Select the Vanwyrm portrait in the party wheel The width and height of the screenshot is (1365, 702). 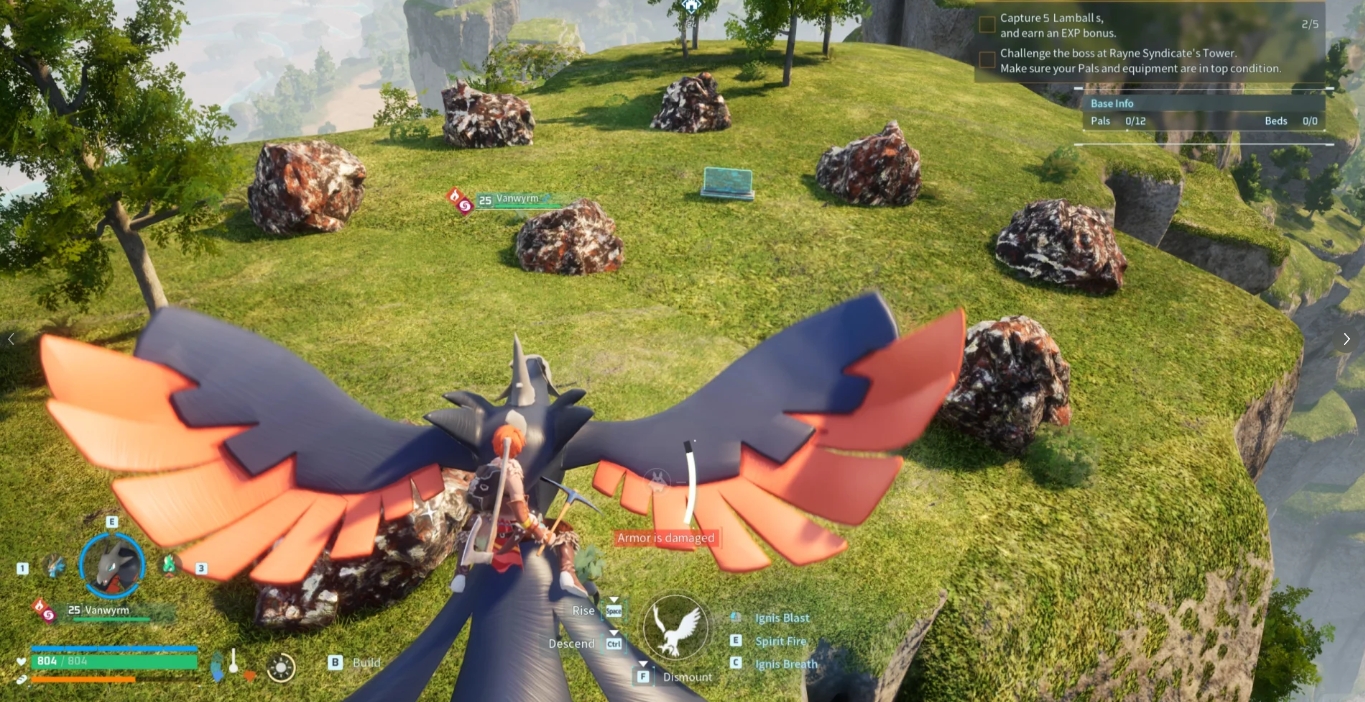pyautogui.click(x=112, y=565)
